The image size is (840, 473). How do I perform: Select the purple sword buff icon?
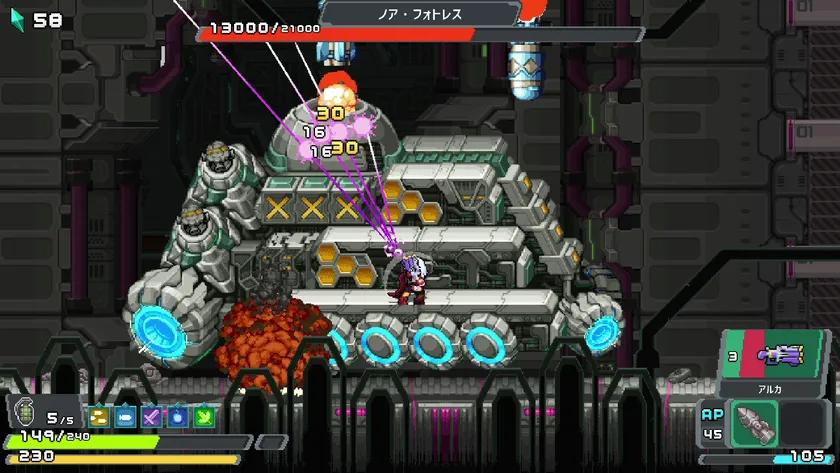pyautogui.click(x=152, y=417)
